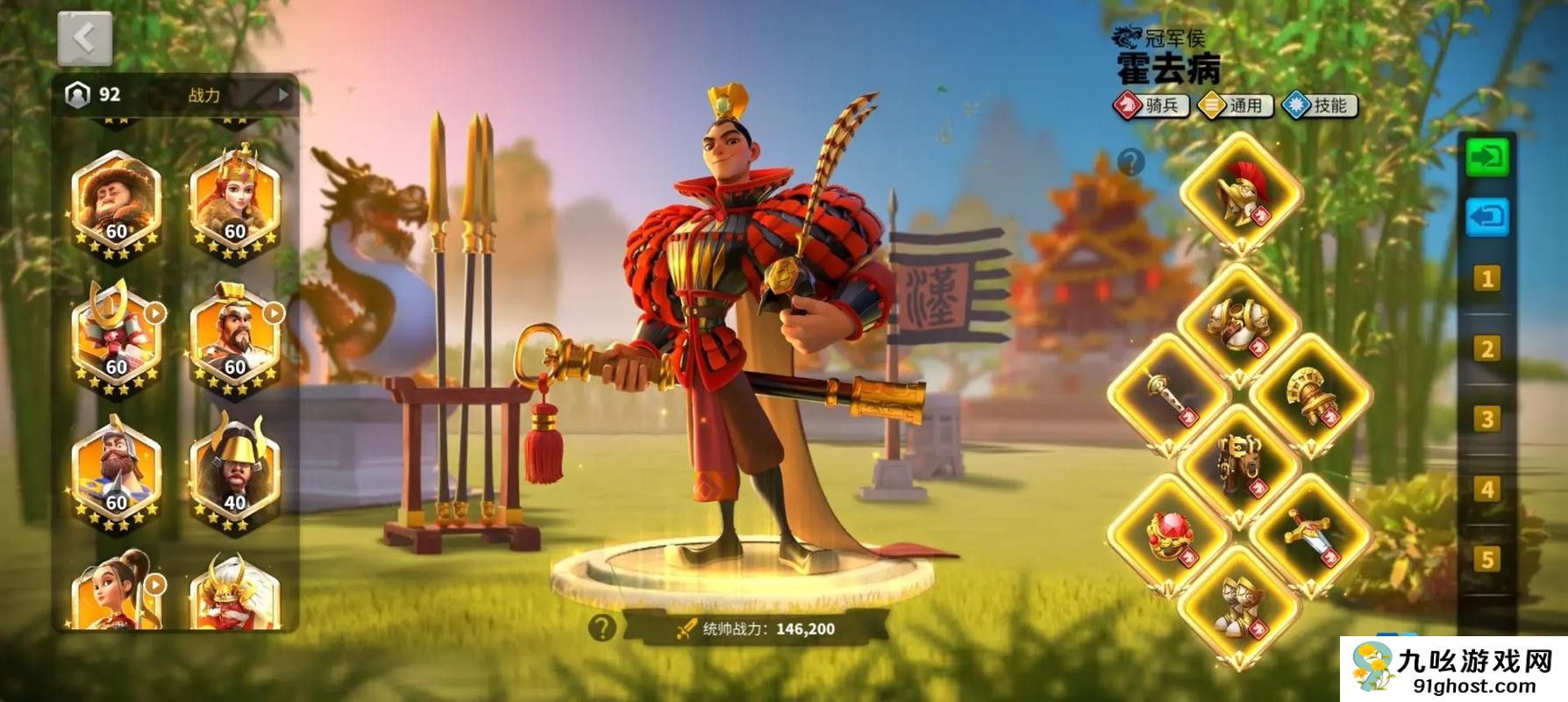Select the staff weapon equipment slot
Screen dimensions: 1568x702
[x=1168, y=396]
